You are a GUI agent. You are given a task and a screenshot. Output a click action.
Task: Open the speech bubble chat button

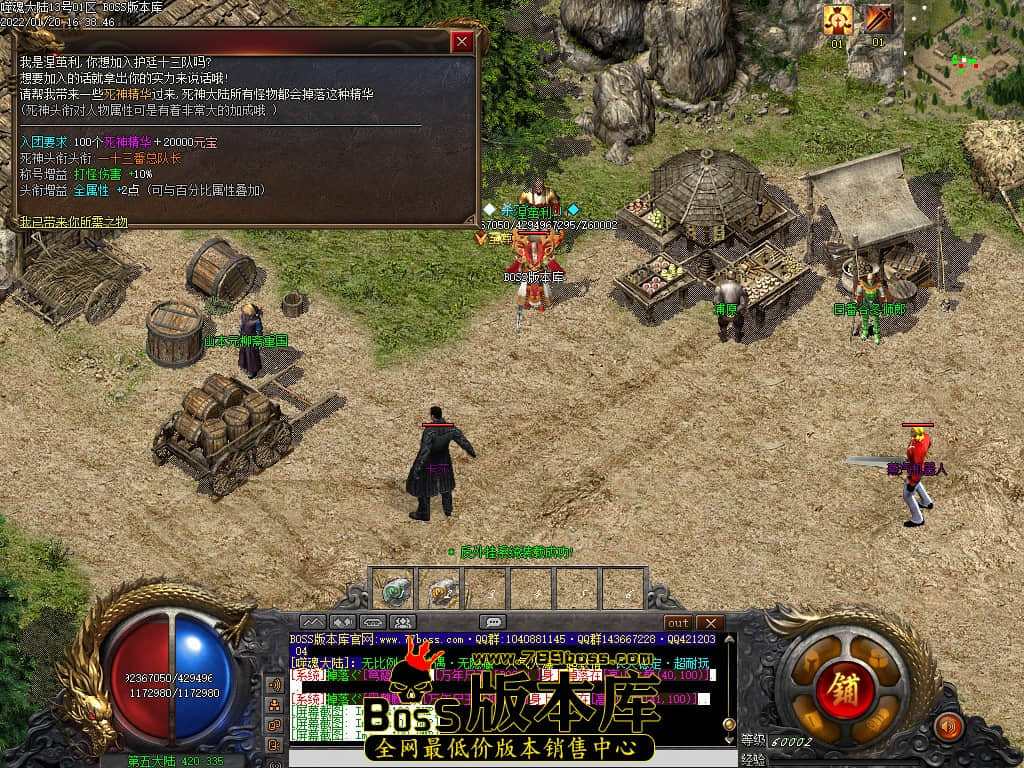(x=492, y=622)
